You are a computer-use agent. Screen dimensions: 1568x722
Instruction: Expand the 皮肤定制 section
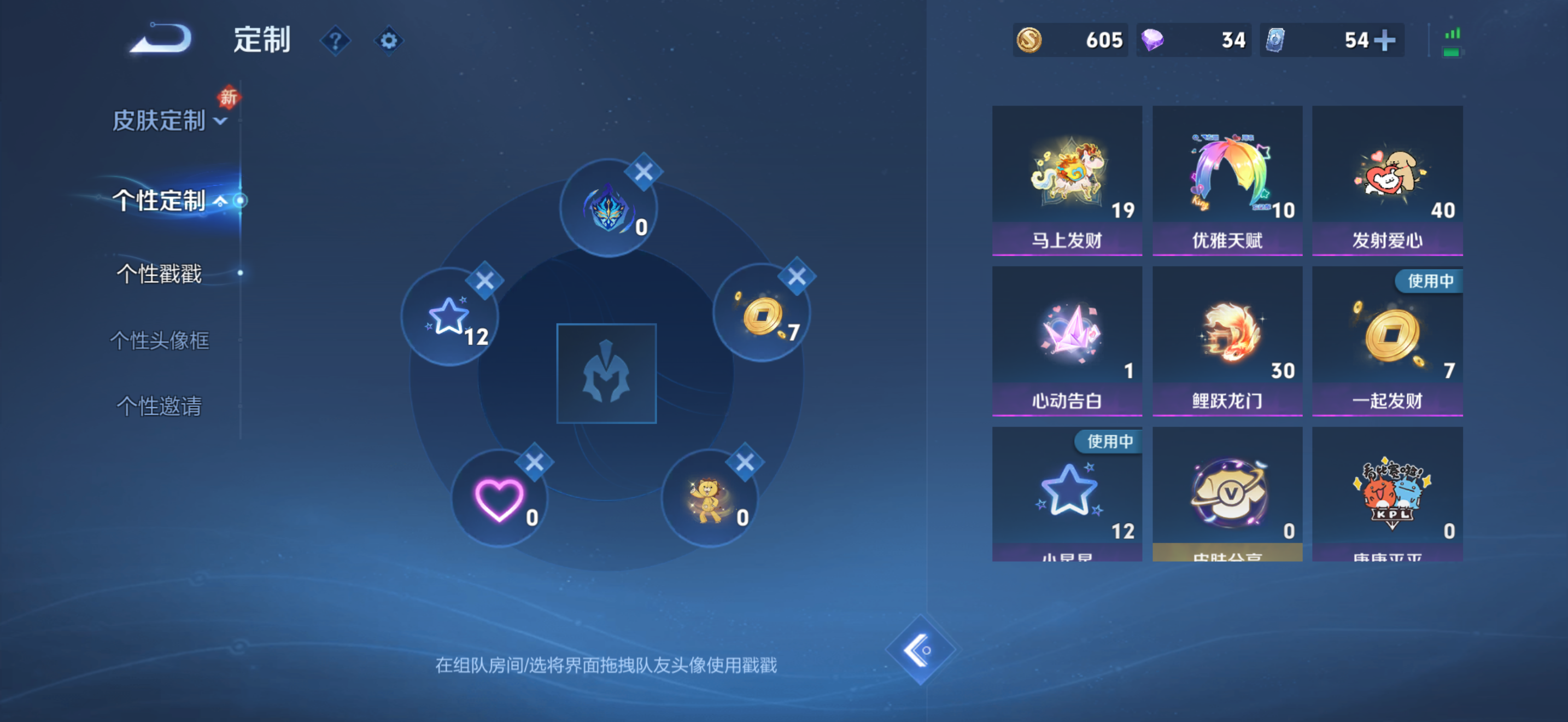[x=162, y=121]
